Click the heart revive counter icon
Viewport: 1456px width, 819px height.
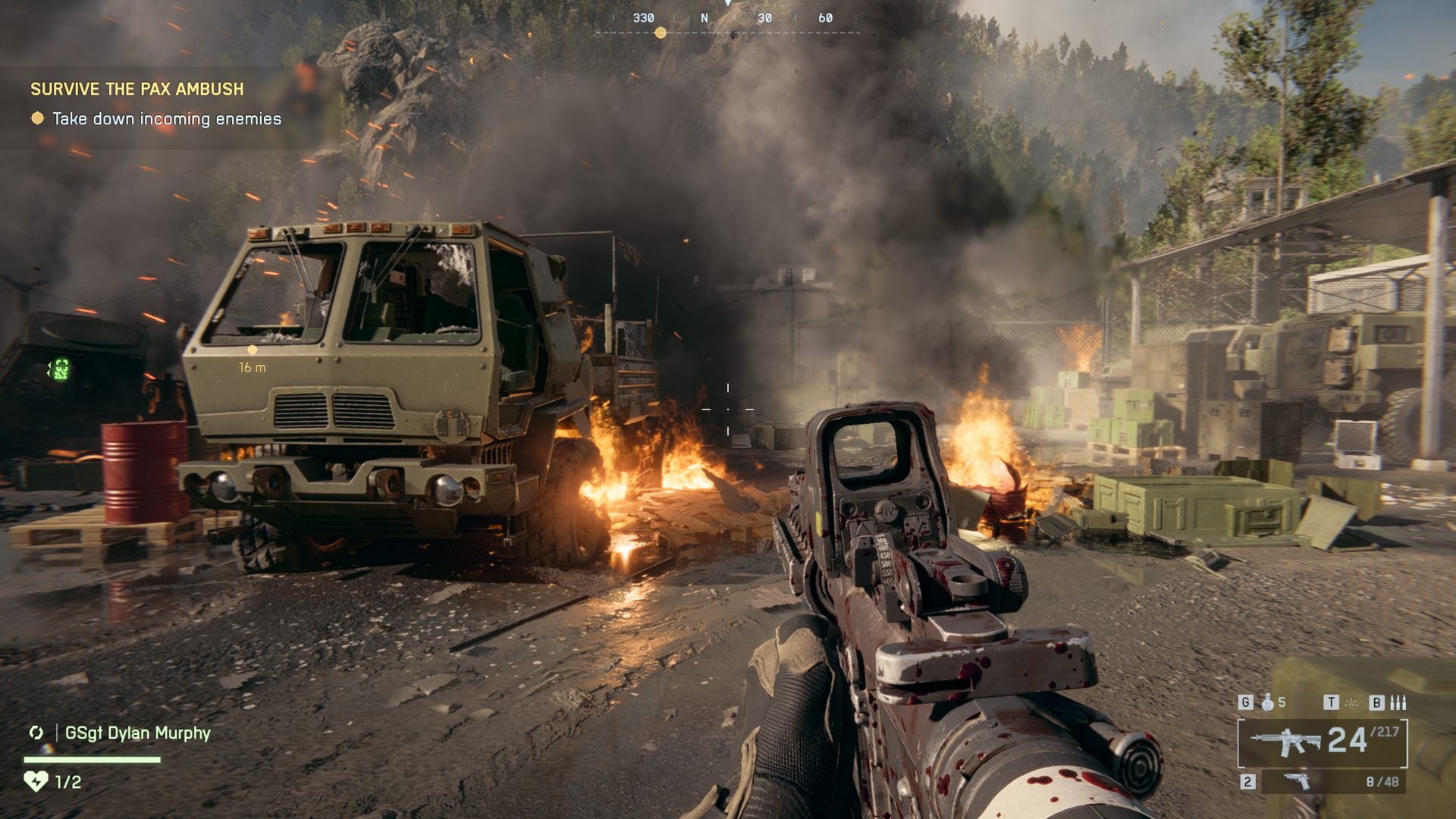pyautogui.click(x=36, y=781)
